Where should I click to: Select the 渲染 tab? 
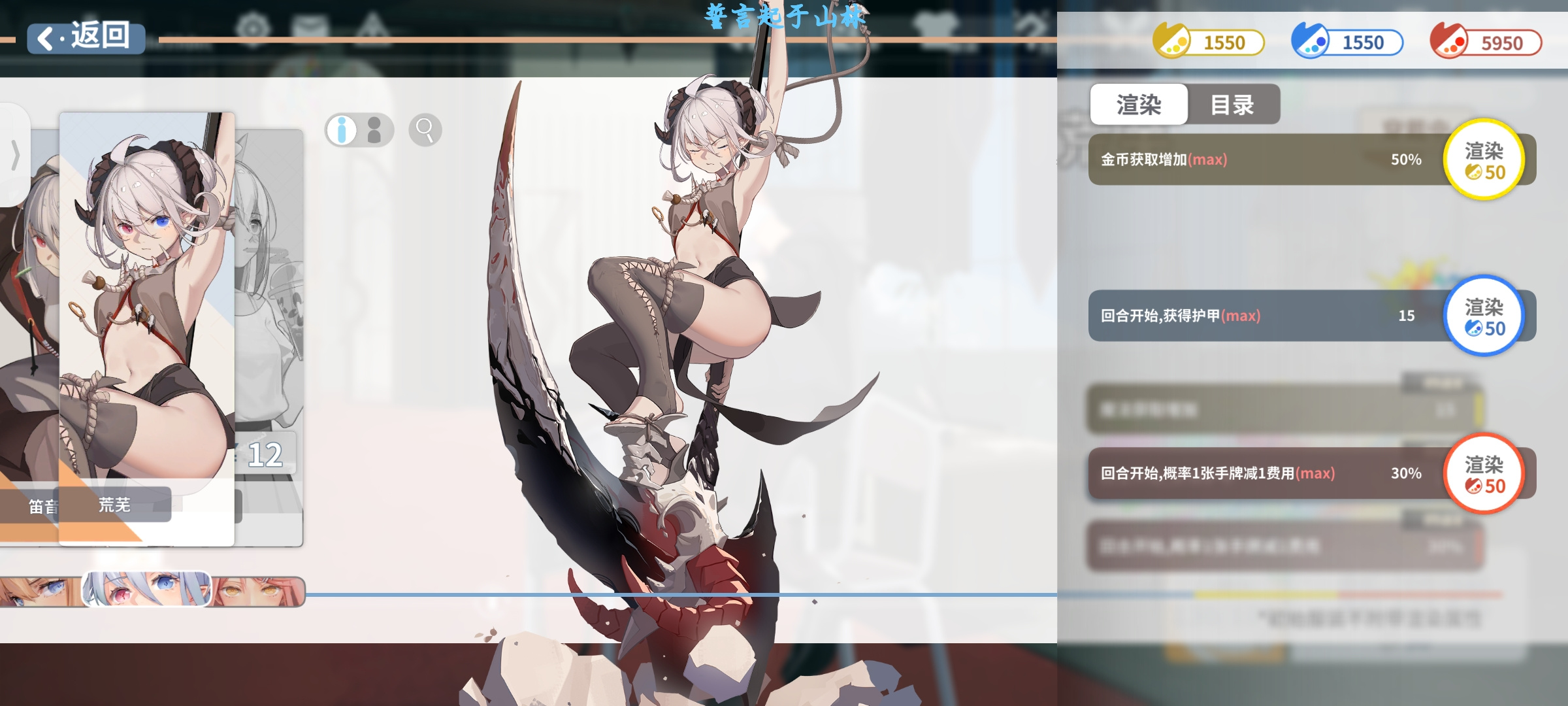[1139, 105]
